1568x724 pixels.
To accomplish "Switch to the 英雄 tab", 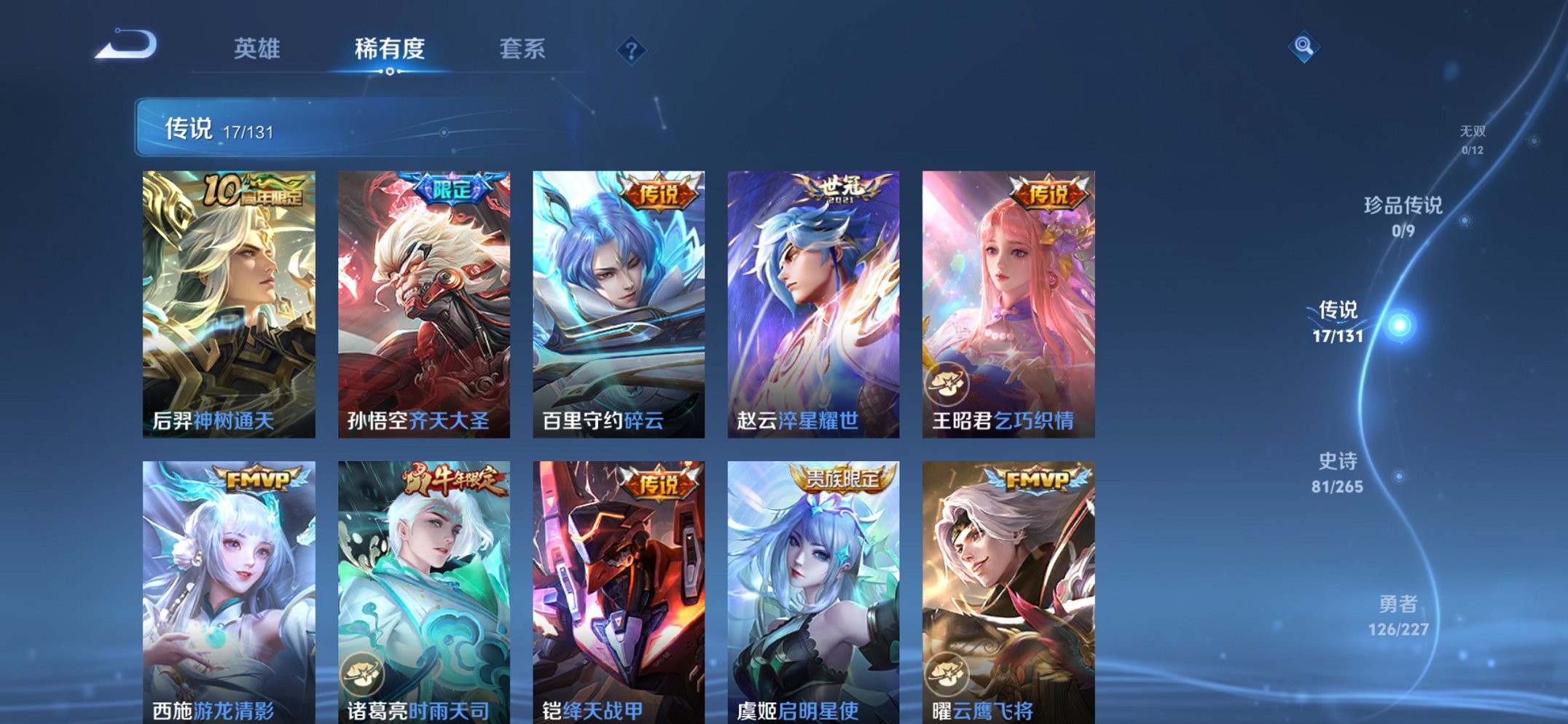I will [x=258, y=50].
